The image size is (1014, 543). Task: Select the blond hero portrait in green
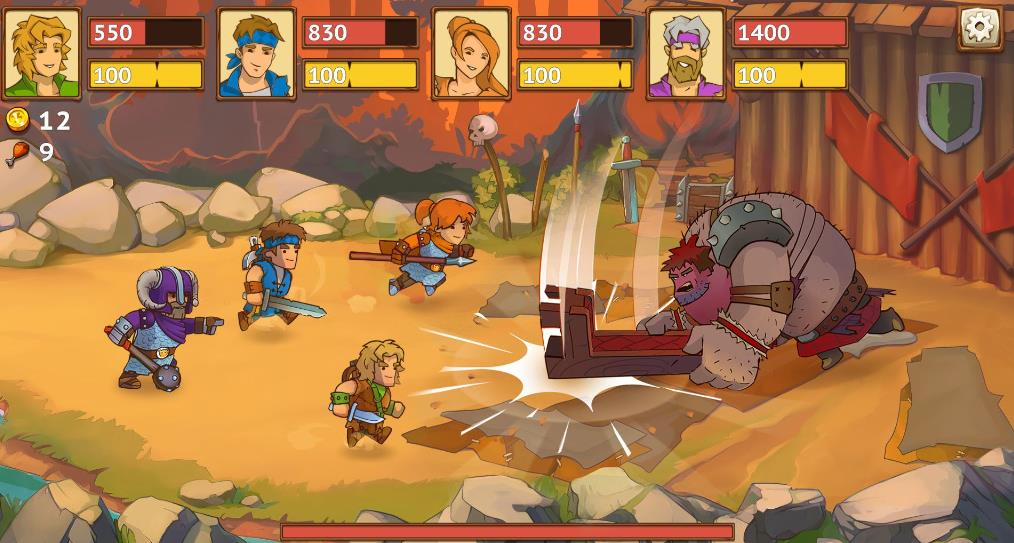41,53
